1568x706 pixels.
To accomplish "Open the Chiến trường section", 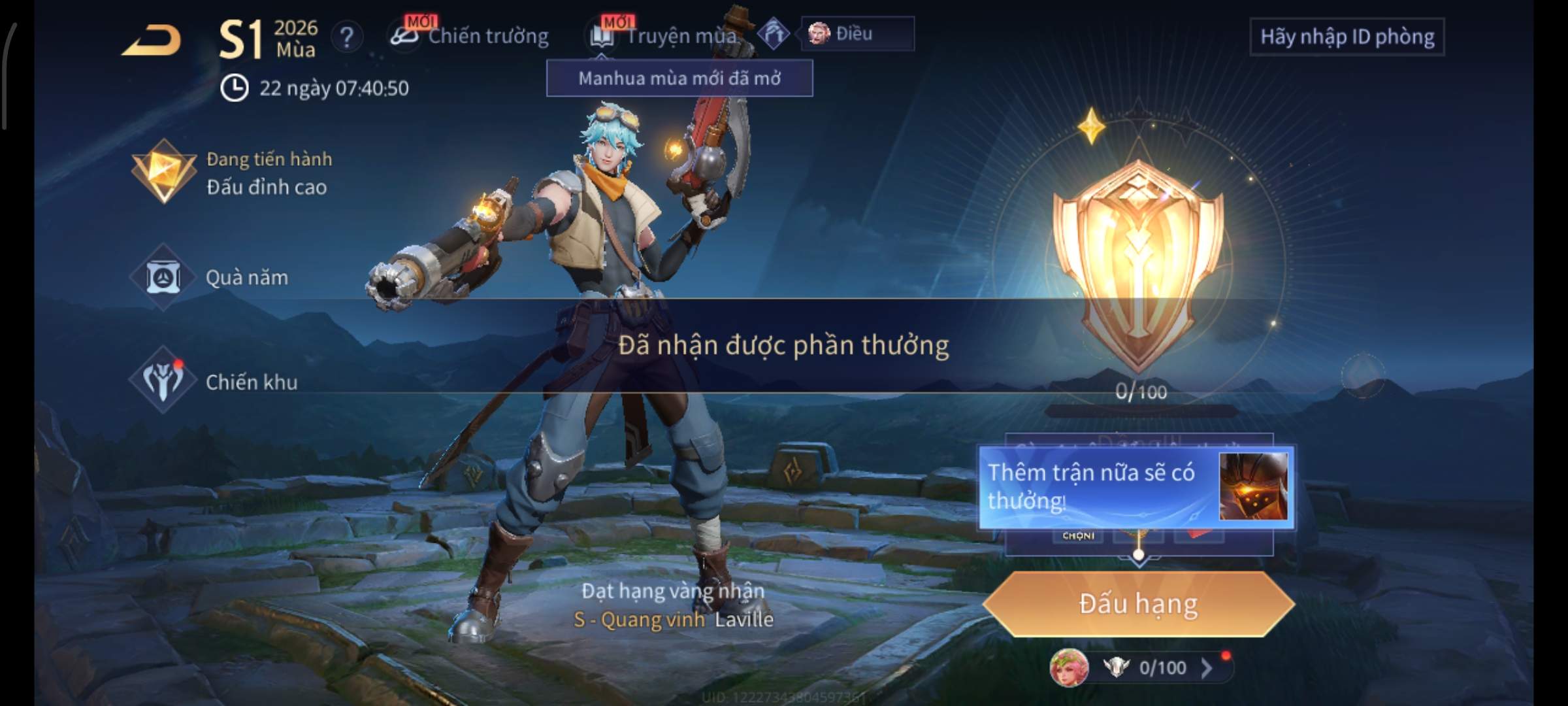I will (x=470, y=36).
